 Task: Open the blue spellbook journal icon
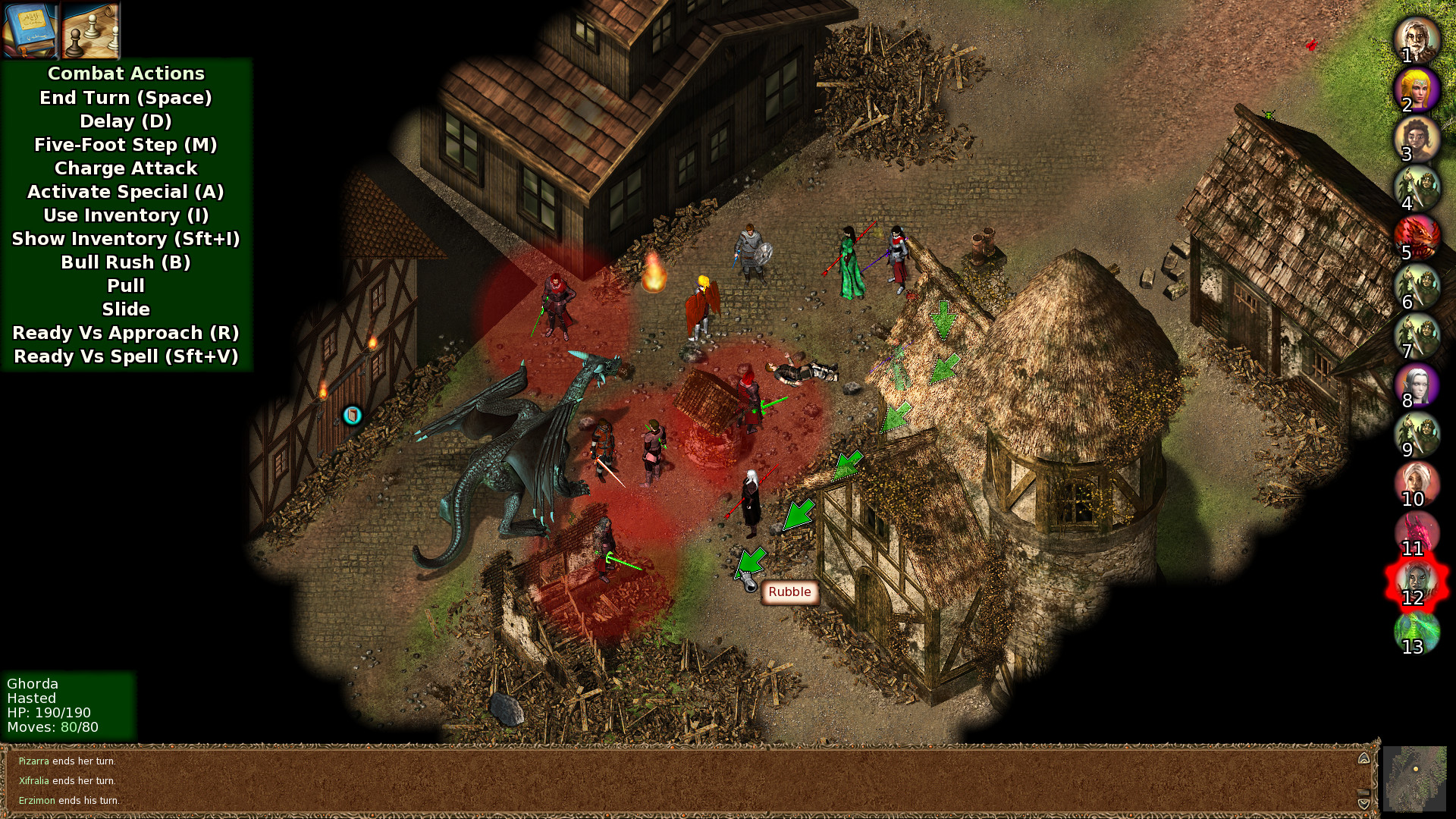(29, 29)
